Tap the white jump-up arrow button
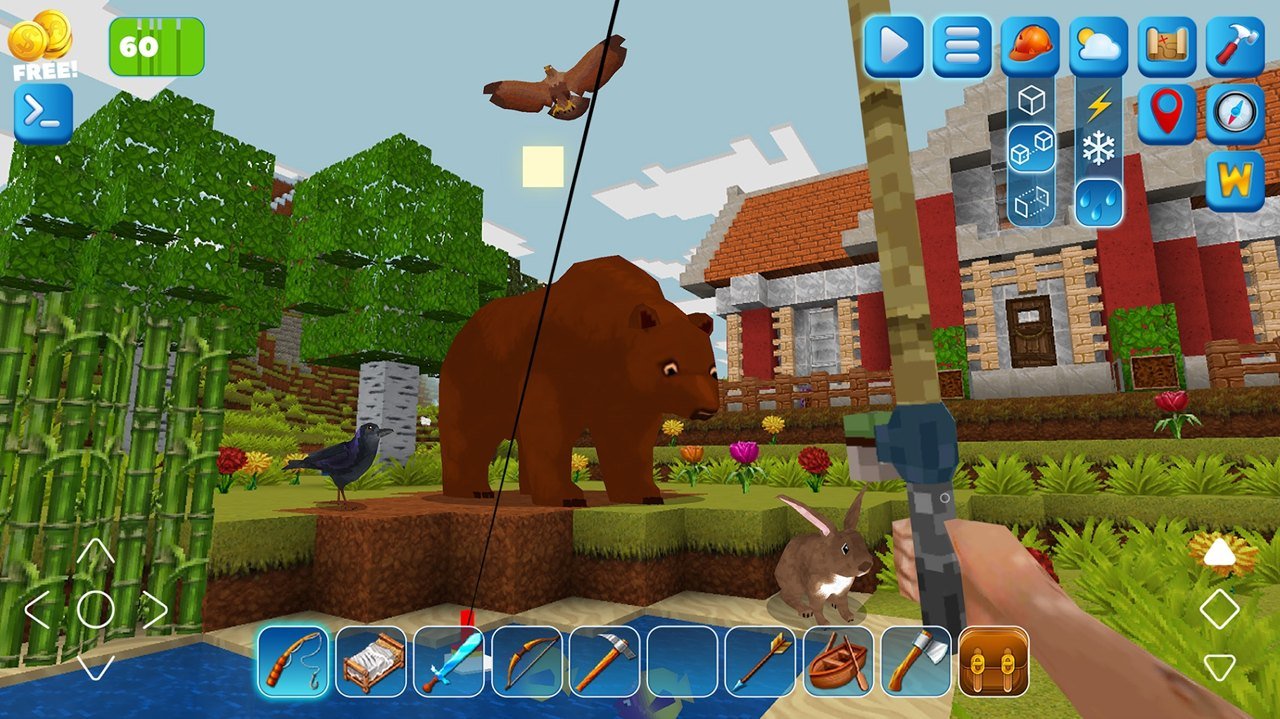Screen dimensions: 1280x719 pos(1219,552)
